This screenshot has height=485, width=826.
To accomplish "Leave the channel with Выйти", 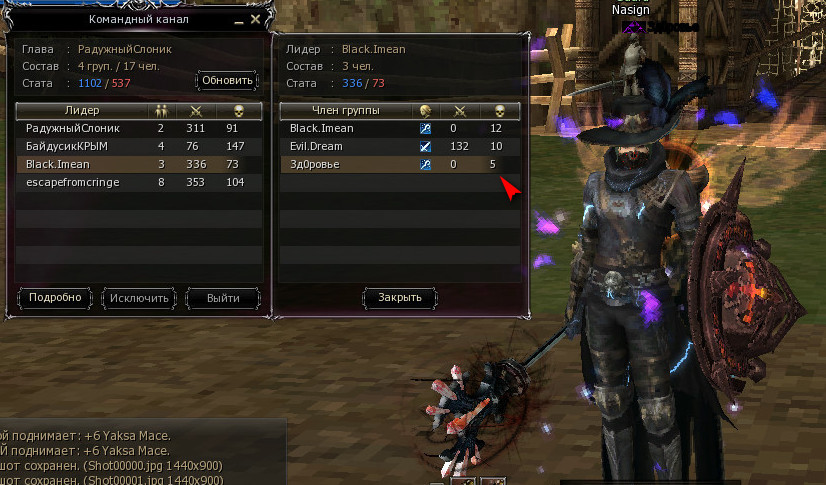I will point(222,298).
